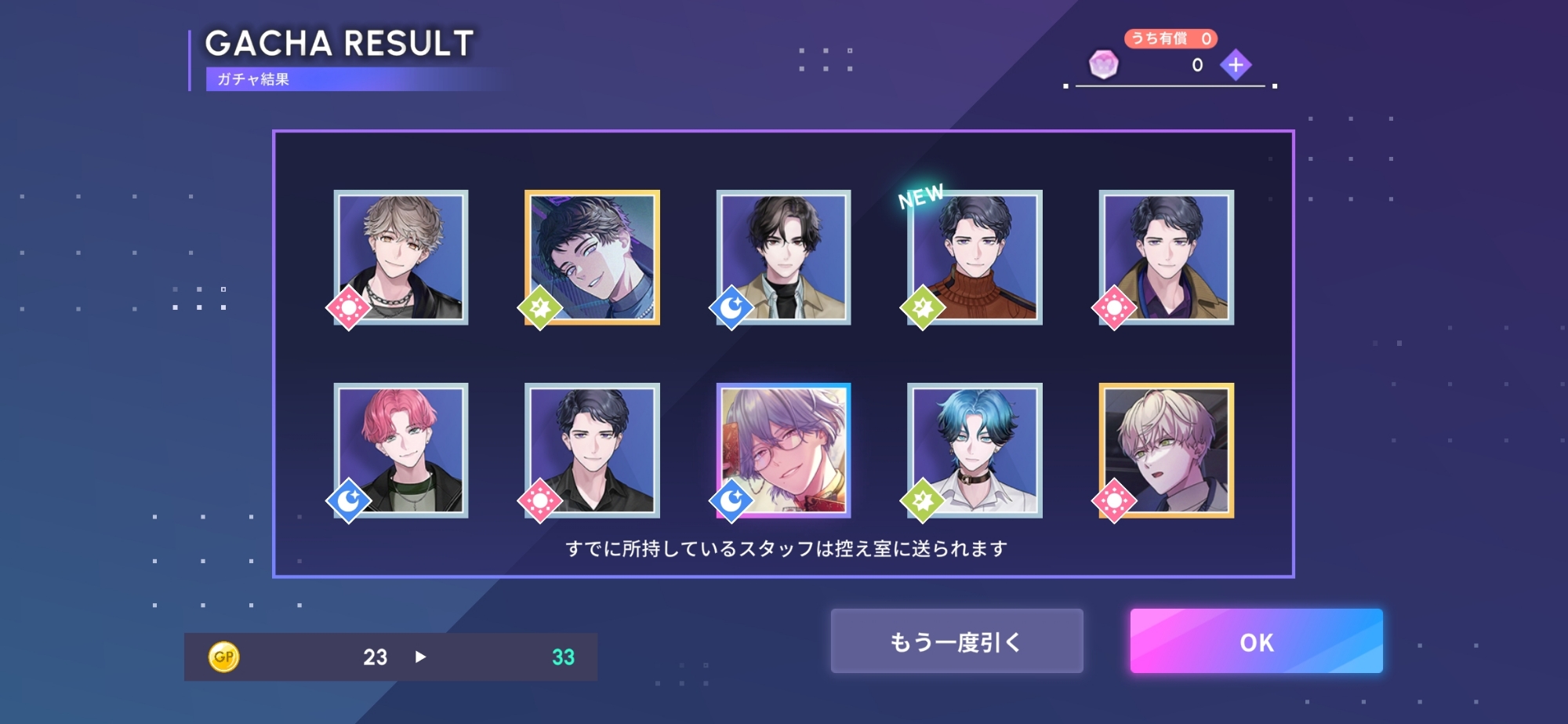Select the light-brown curly-haired staff card
Screen dimensions: 1568x724
[401, 257]
